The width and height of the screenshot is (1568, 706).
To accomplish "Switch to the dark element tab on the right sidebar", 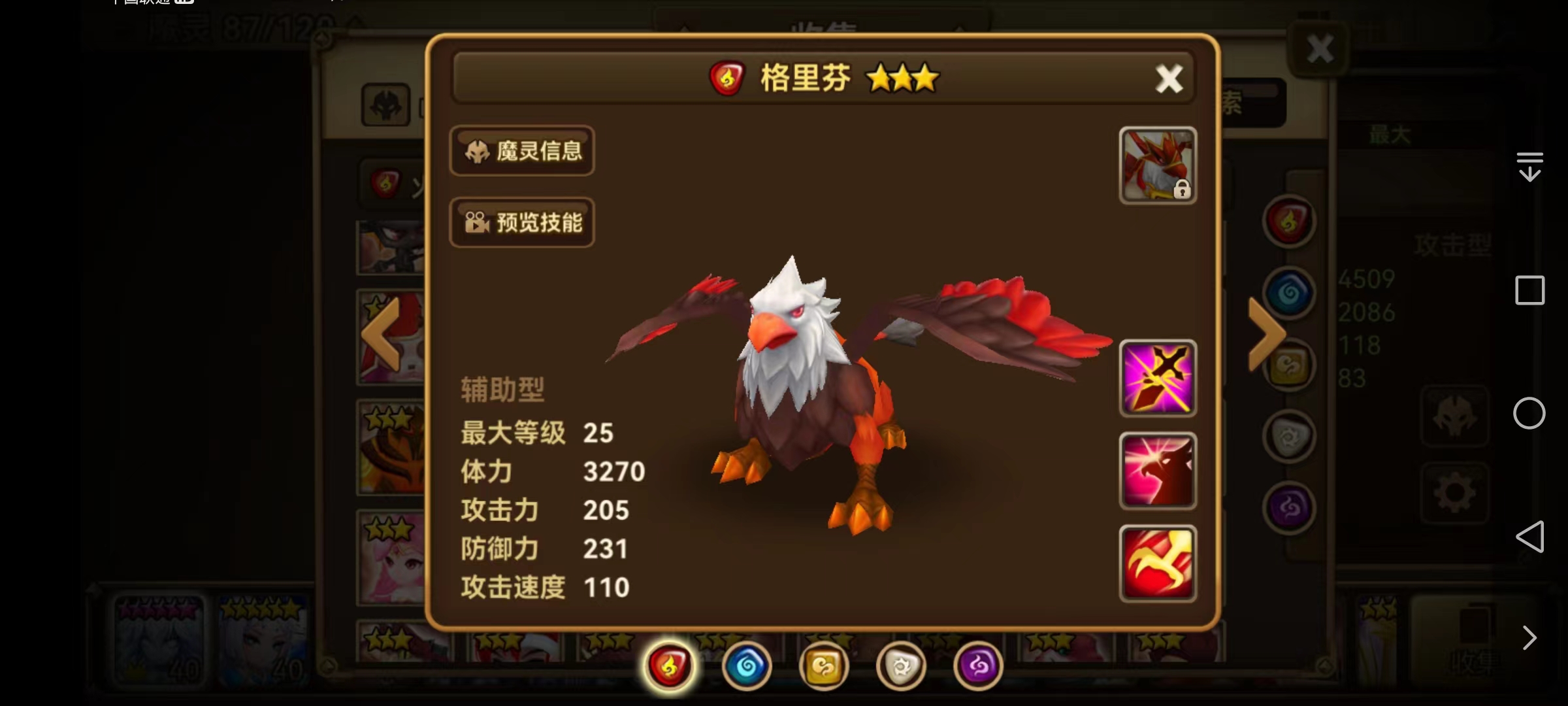I will click(1288, 508).
